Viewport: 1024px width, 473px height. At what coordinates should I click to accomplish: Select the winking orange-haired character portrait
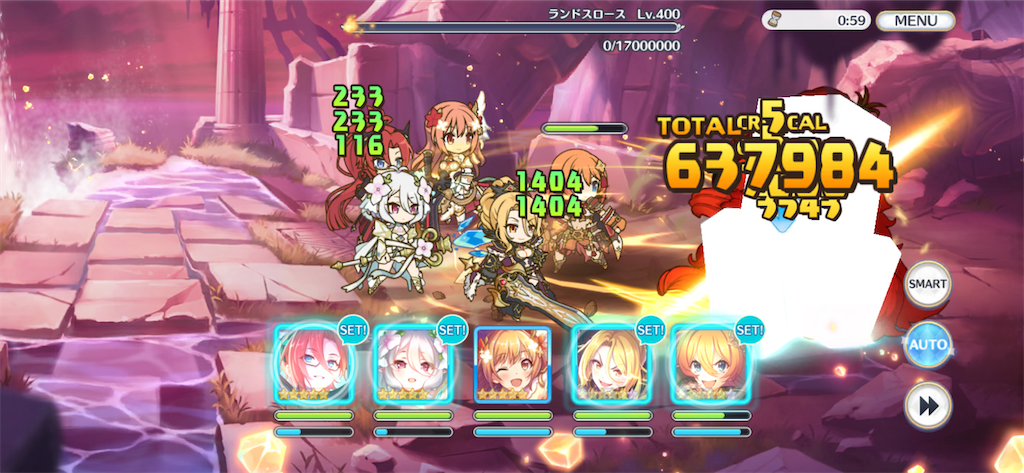[x=512, y=365]
